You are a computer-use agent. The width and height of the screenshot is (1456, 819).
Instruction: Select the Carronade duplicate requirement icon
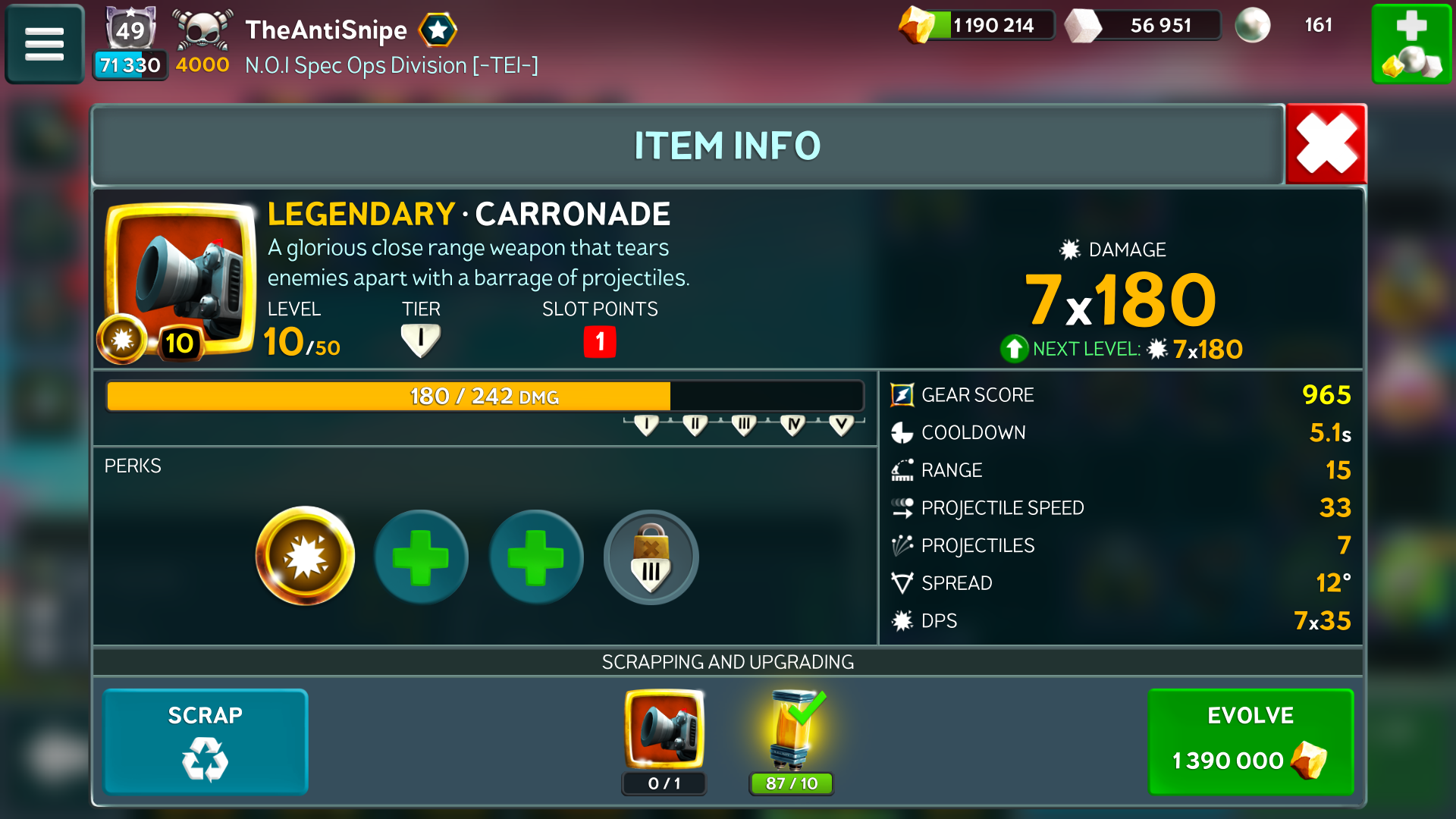(664, 730)
